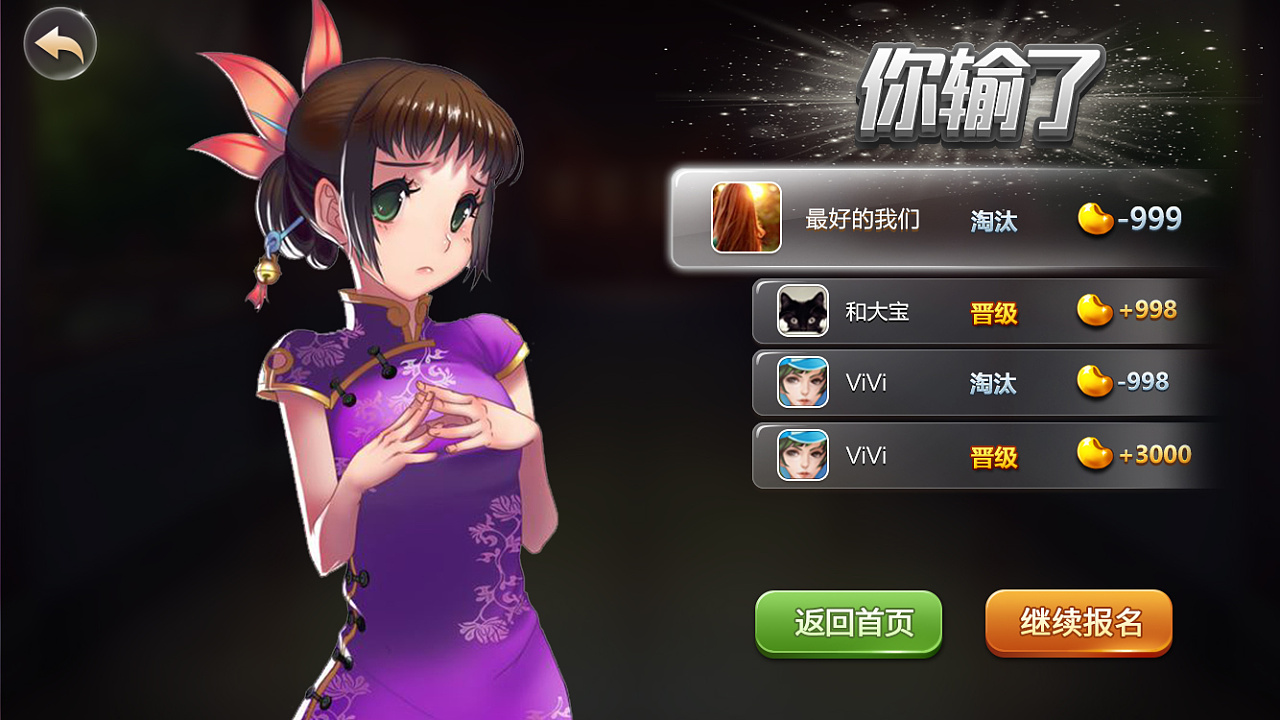Click the 继续报名 orange button
Screen dimensions: 1280x720
pyautogui.click(x=1078, y=622)
